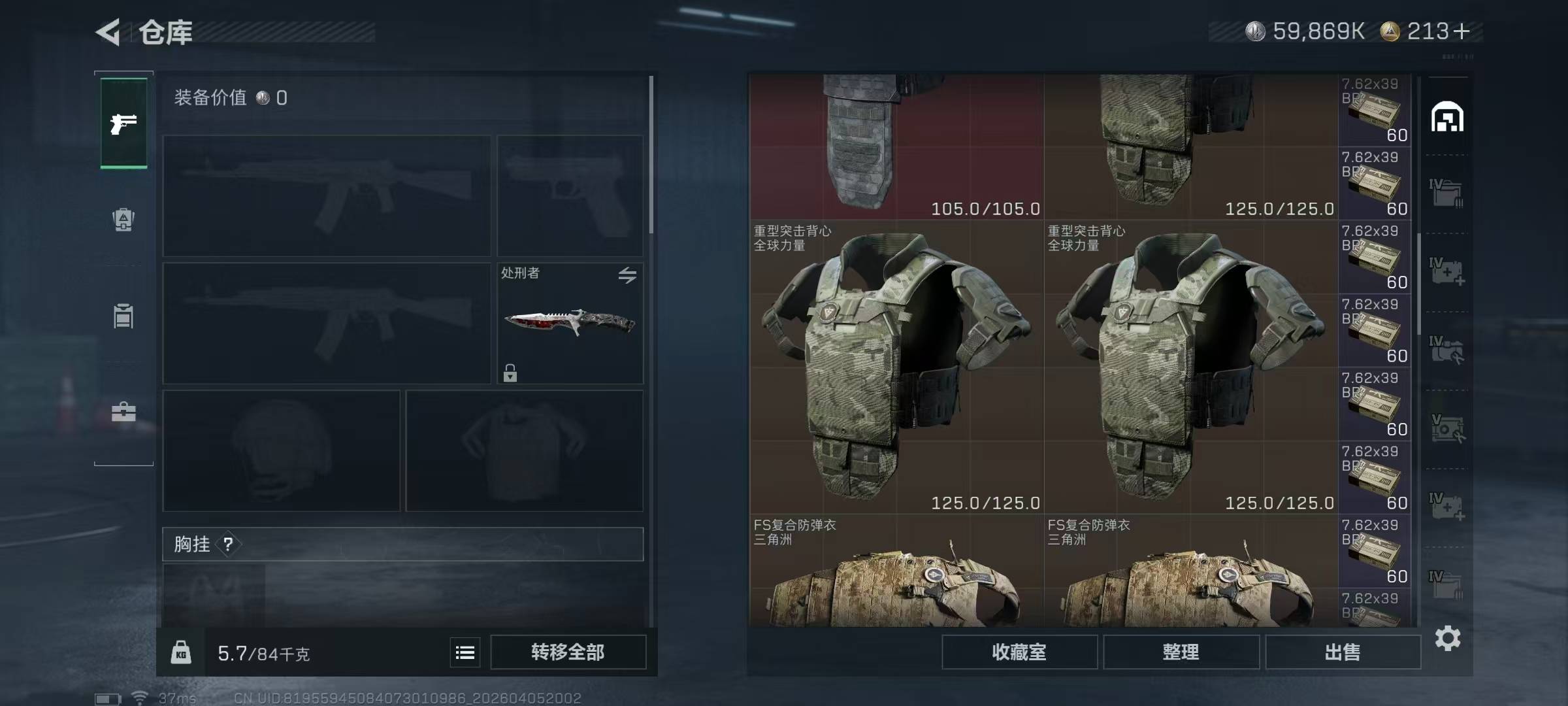
Task: Switch to the backpack tab
Action: point(123,220)
